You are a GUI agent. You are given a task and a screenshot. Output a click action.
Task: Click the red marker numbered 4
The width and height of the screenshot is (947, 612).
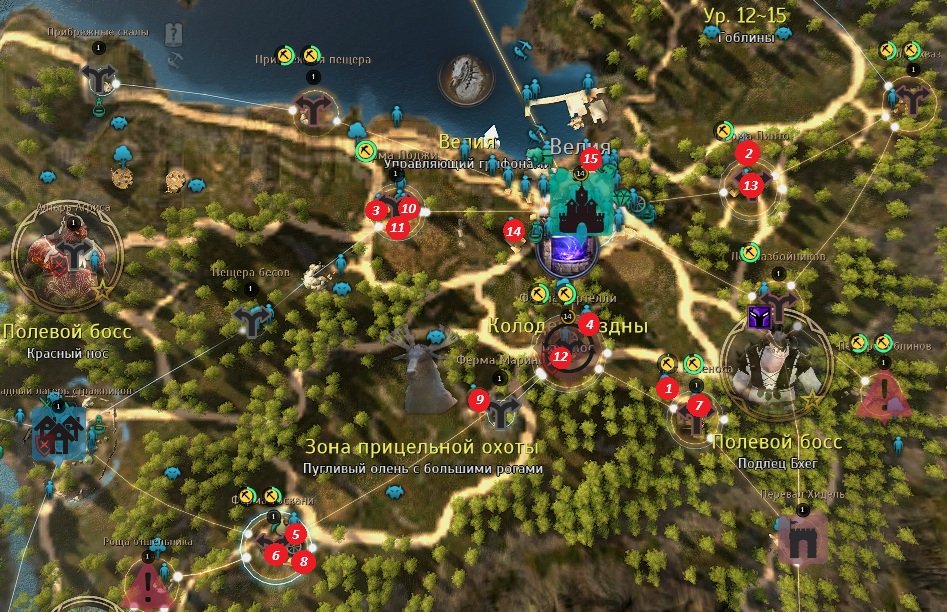point(590,324)
